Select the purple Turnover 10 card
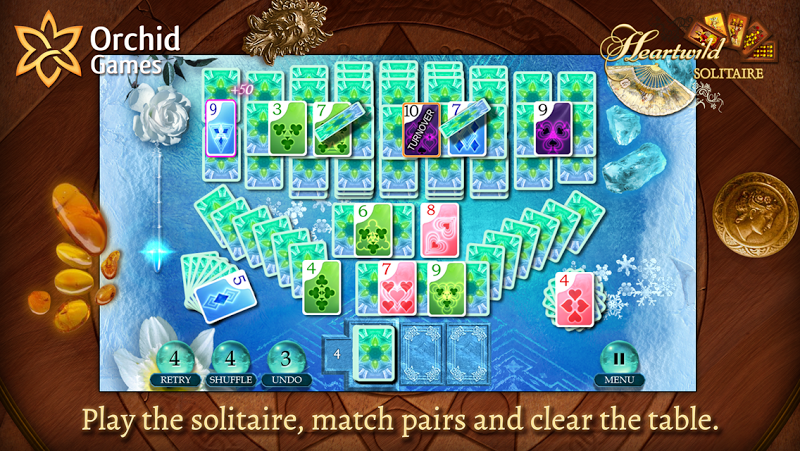This screenshot has height=451, width=800. (x=421, y=130)
